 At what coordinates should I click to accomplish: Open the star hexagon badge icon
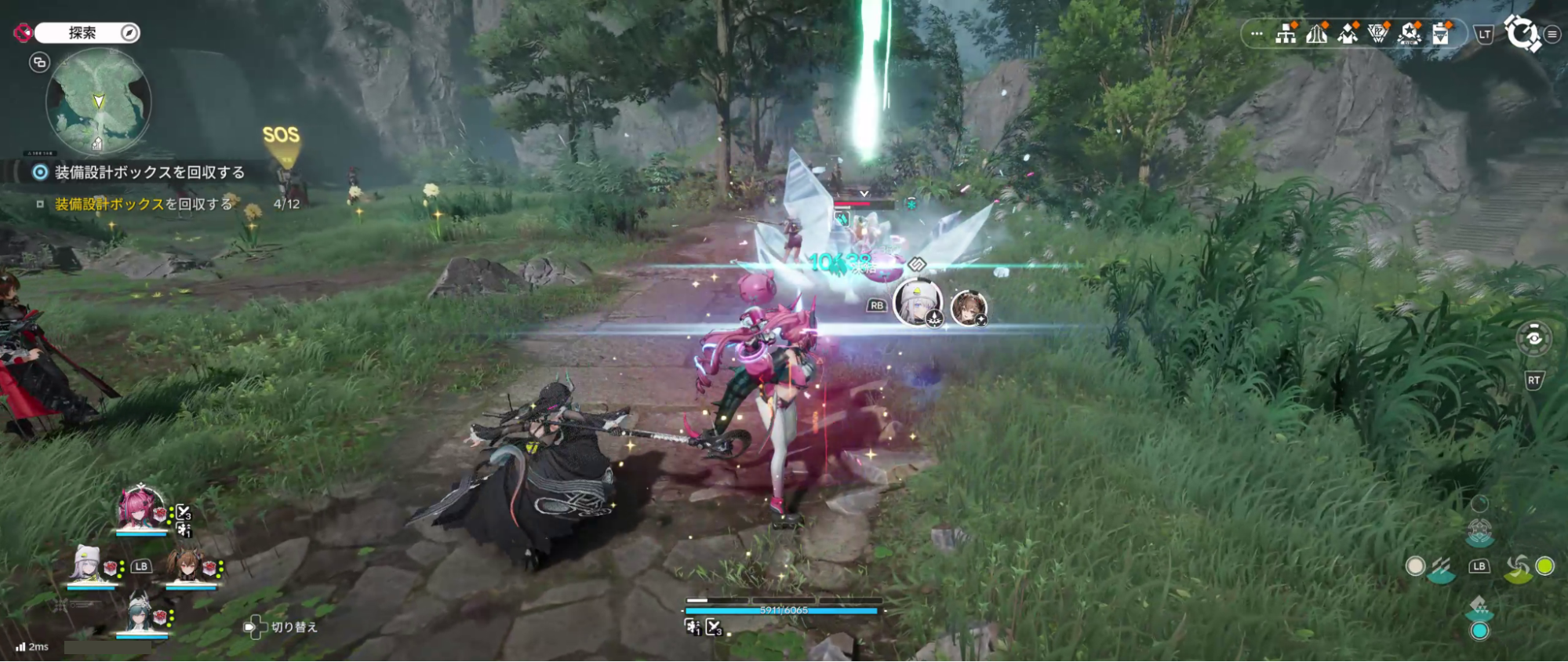(1410, 35)
